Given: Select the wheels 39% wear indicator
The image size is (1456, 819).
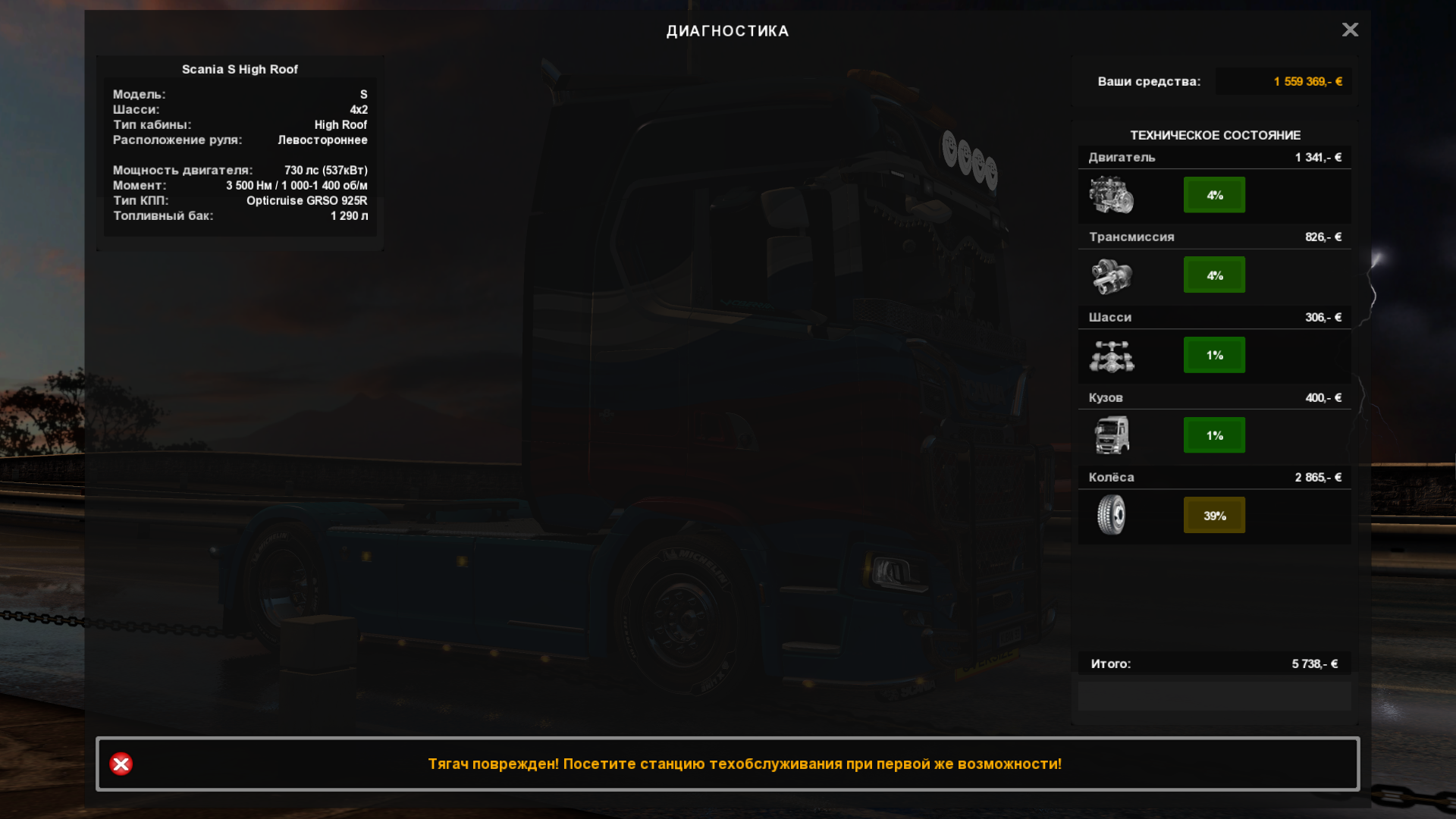Looking at the screenshot, I should [1214, 516].
